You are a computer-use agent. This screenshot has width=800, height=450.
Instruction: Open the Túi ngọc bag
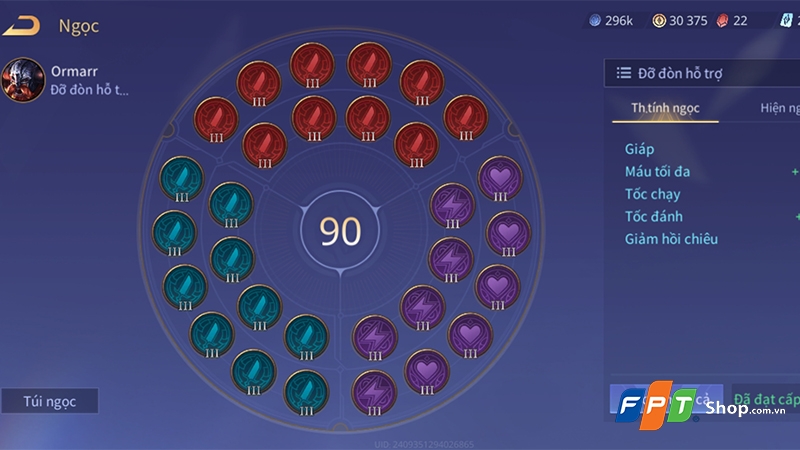click(49, 401)
